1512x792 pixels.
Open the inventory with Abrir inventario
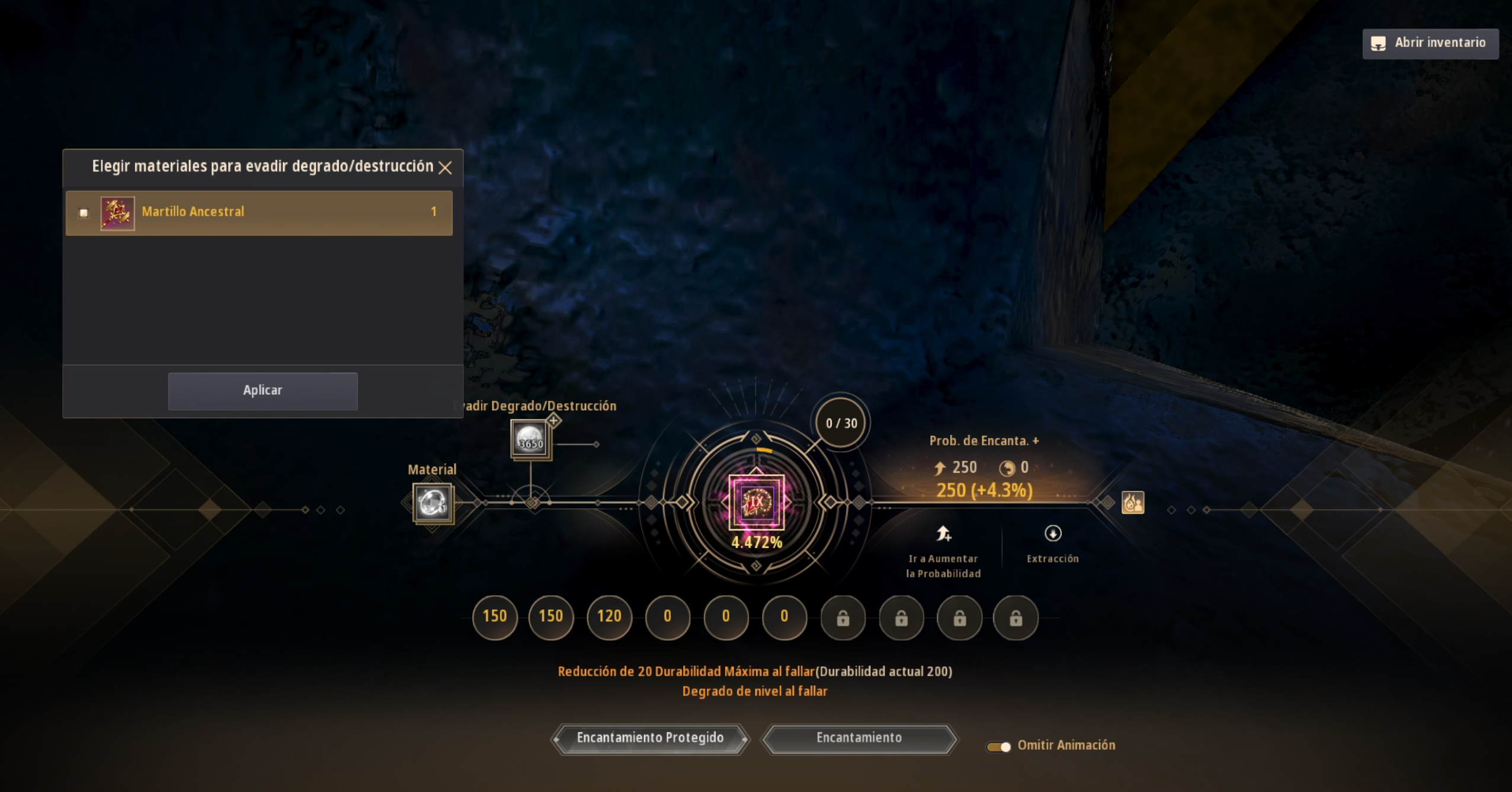click(1430, 43)
